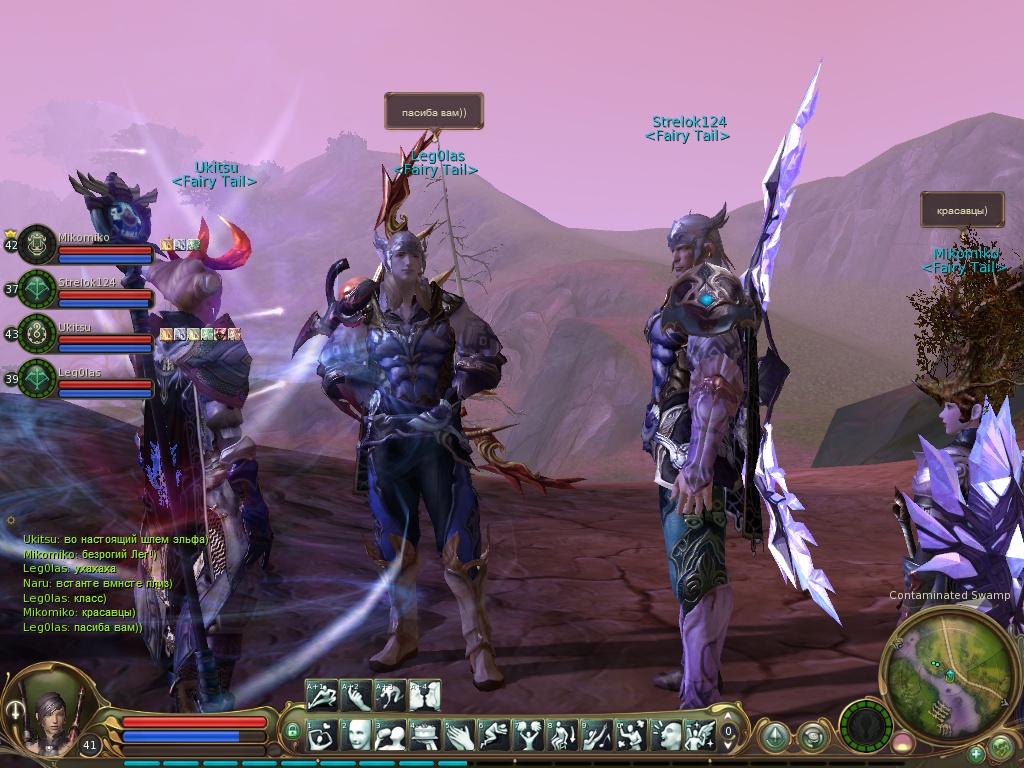Trigger the cheerleader pom-pom emote
The height and width of the screenshot is (768, 1024).
[528, 735]
